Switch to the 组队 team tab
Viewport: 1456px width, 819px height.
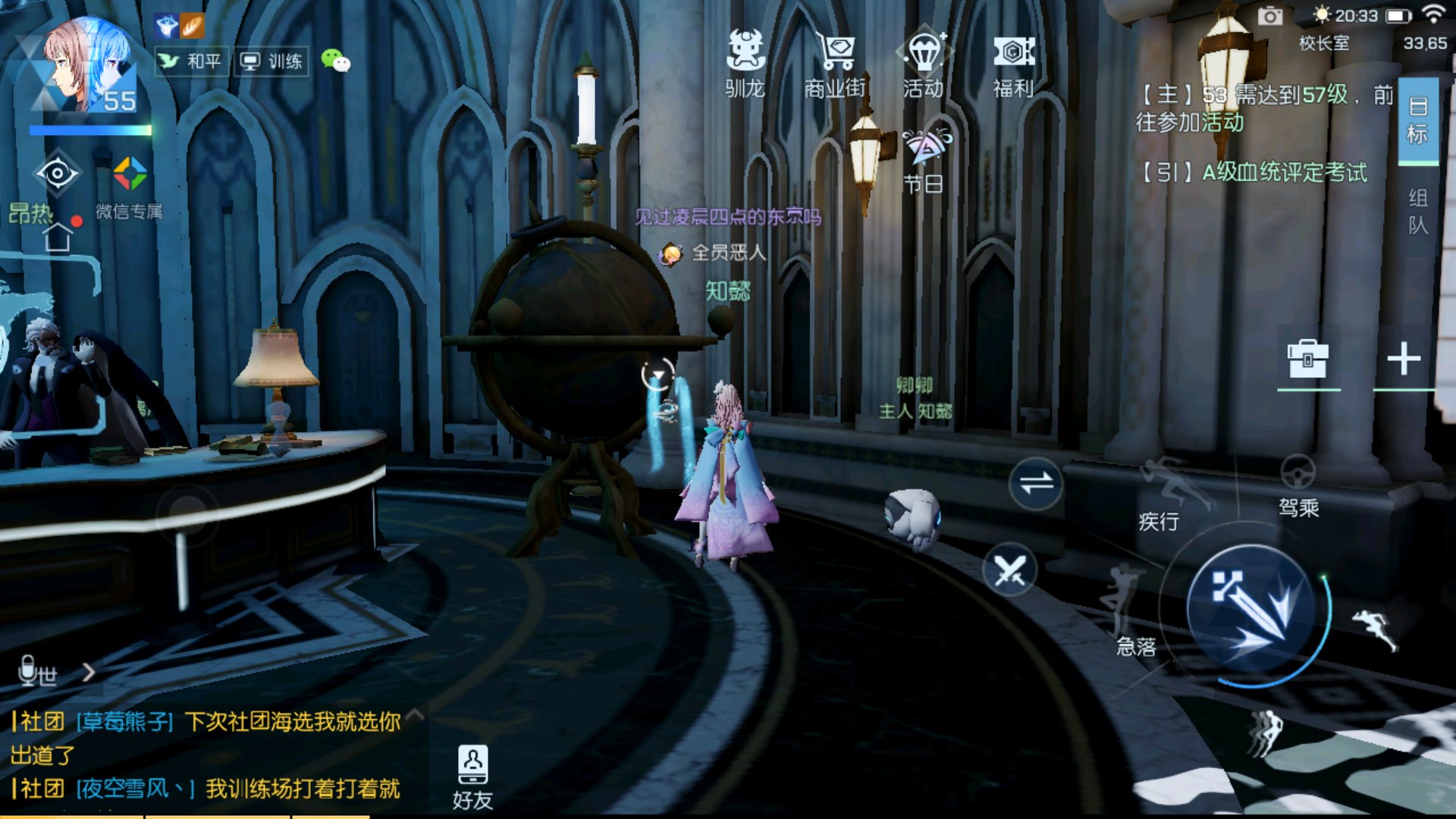click(x=1417, y=212)
